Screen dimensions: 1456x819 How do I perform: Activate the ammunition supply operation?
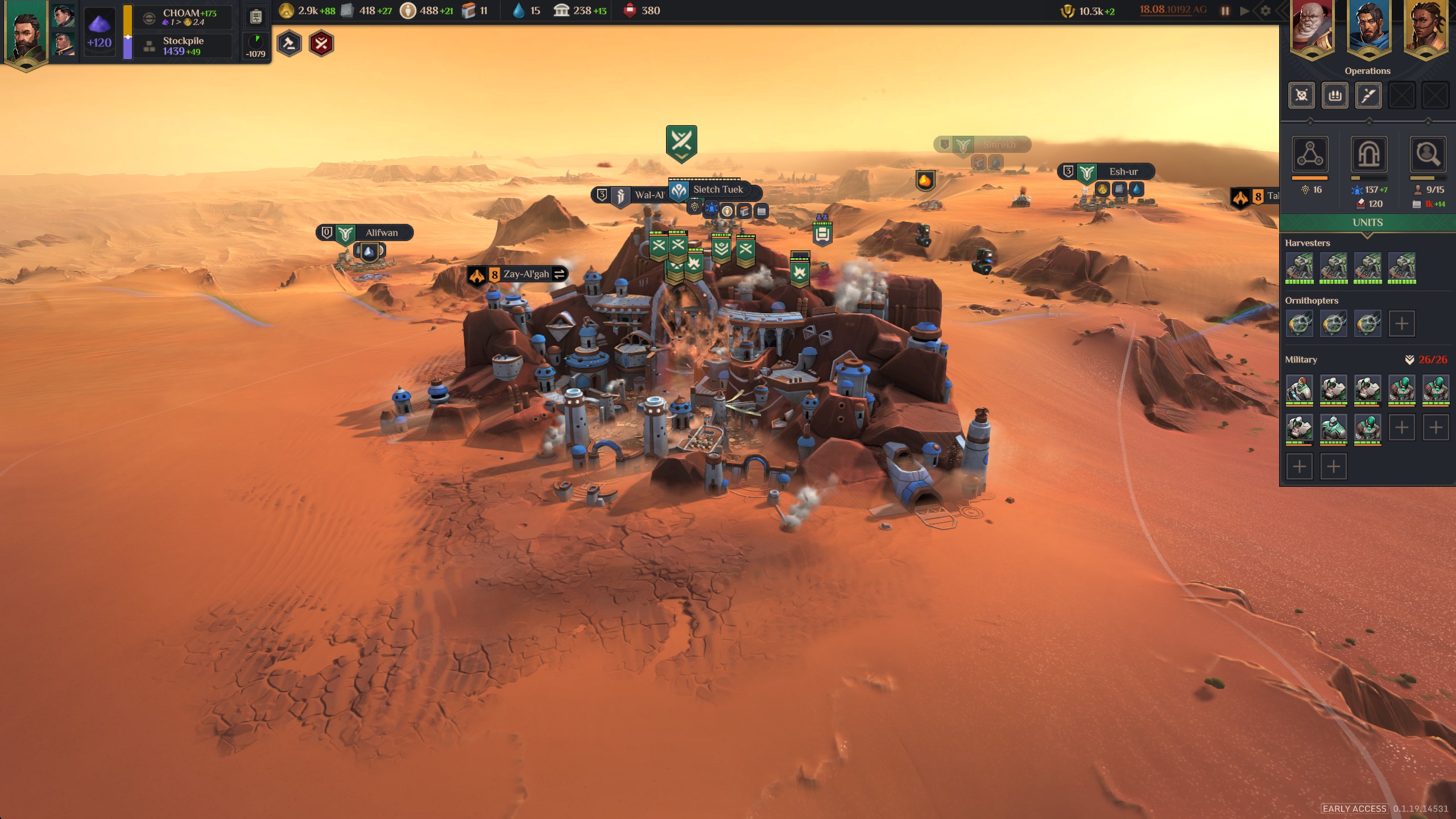tap(1335, 95)
